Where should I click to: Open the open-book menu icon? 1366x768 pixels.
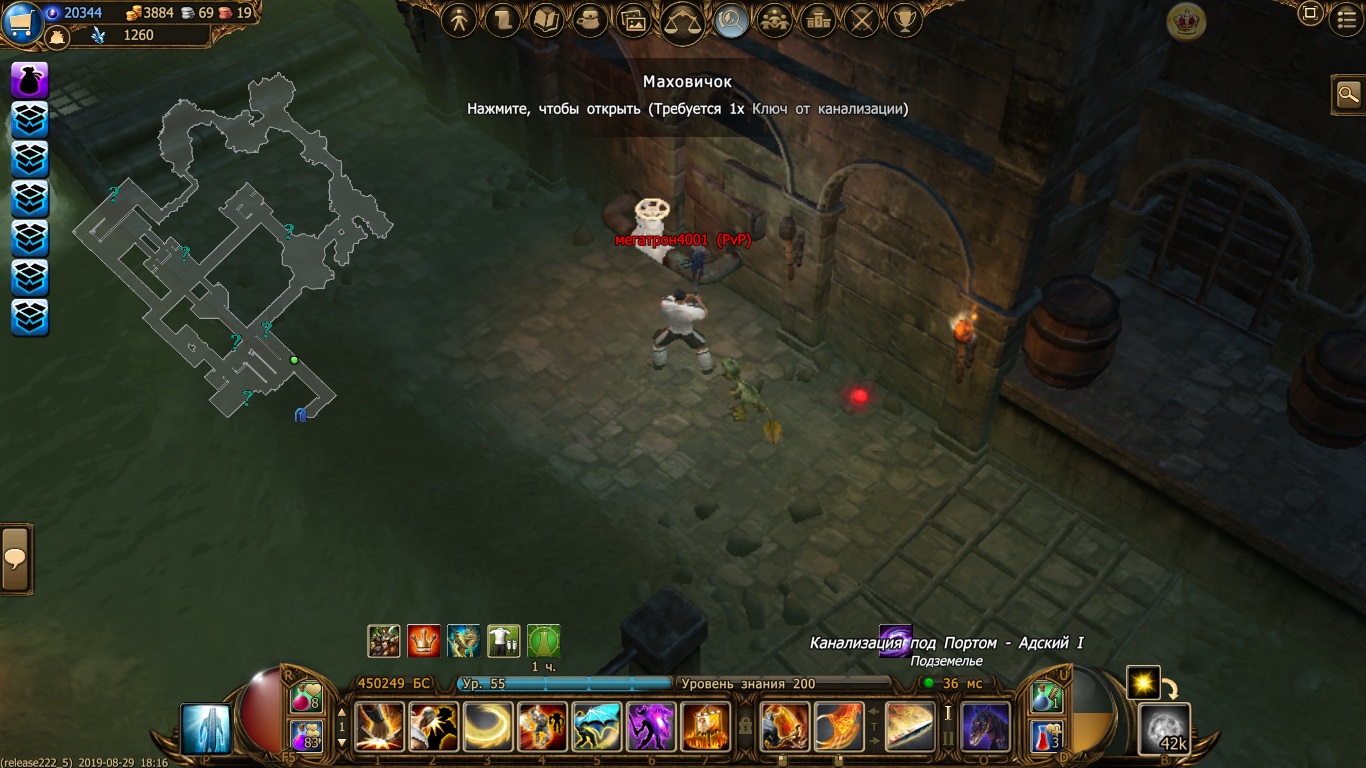[x=547, y=20]
